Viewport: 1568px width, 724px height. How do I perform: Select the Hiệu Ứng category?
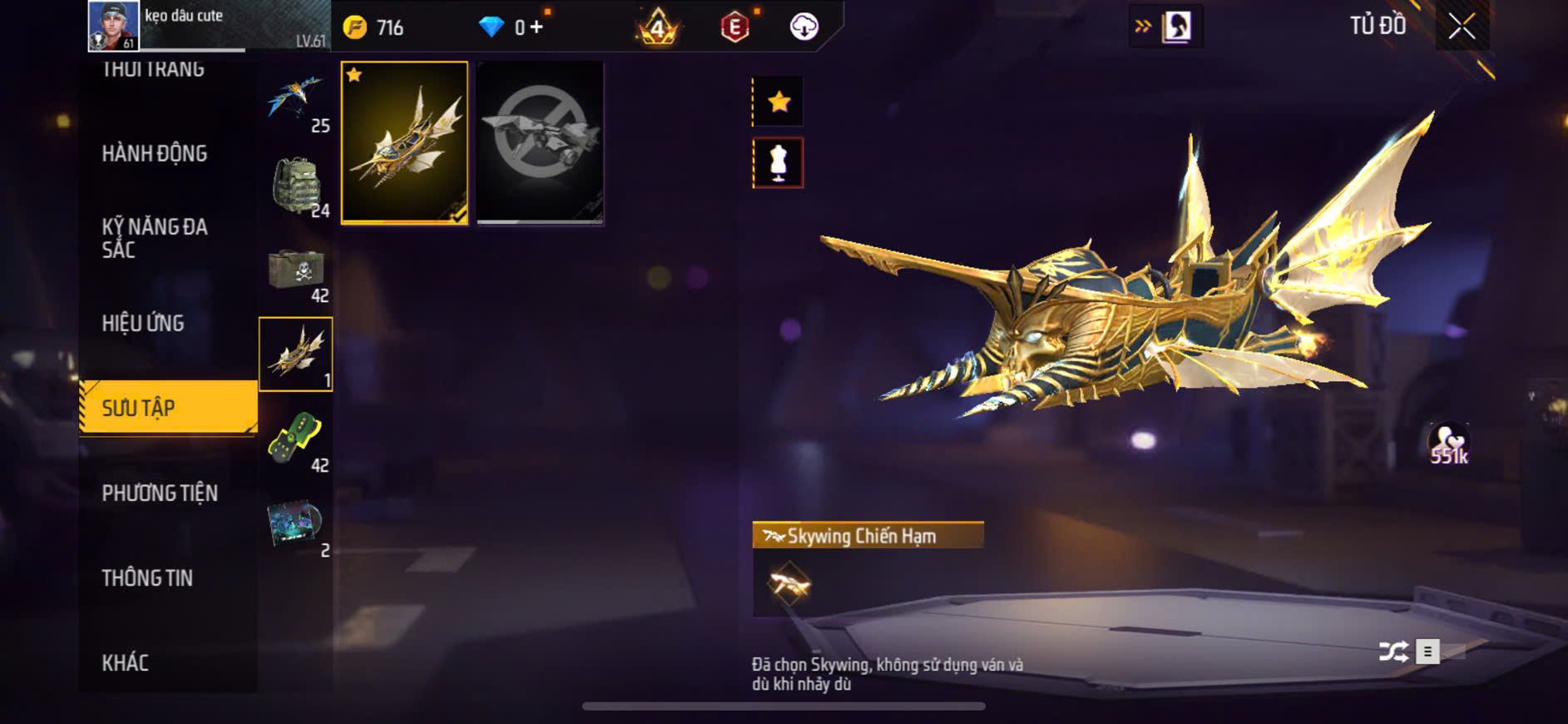coord(143,323)
